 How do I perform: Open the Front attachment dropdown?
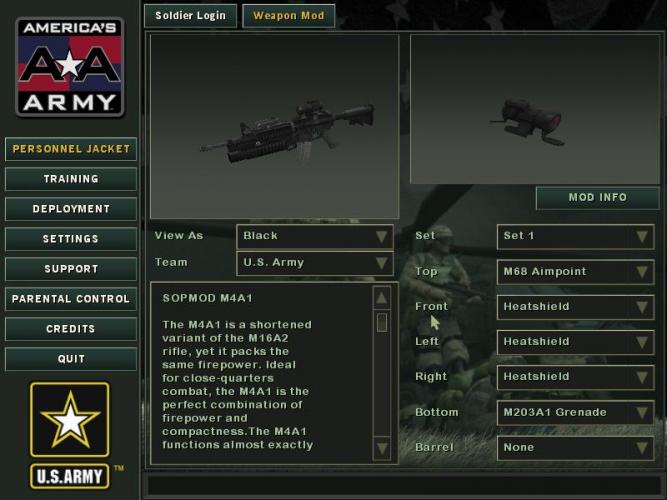(x=576, y=306)
